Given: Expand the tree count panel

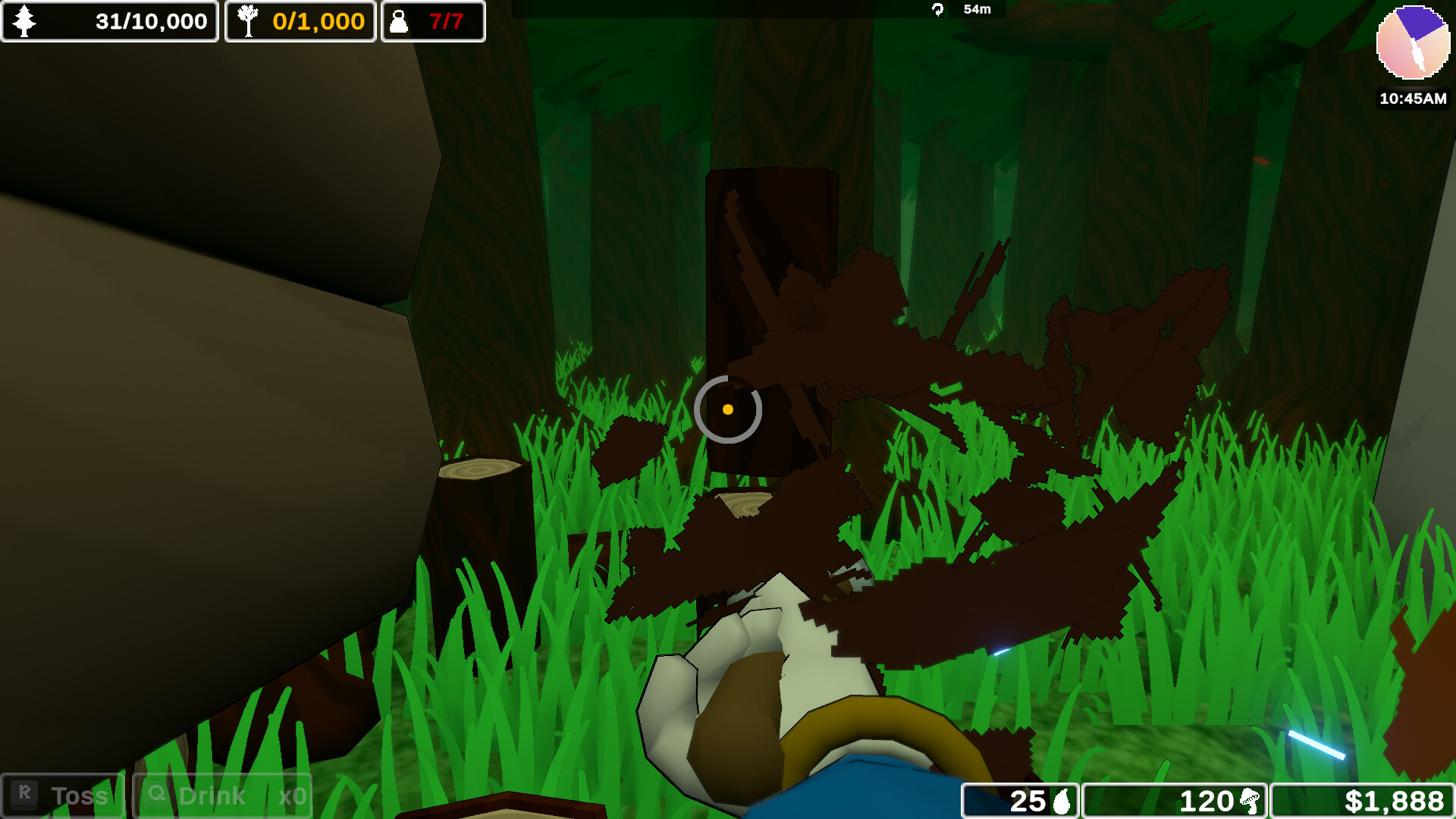Looking at the screenshot, I should (x=110, y=21).
